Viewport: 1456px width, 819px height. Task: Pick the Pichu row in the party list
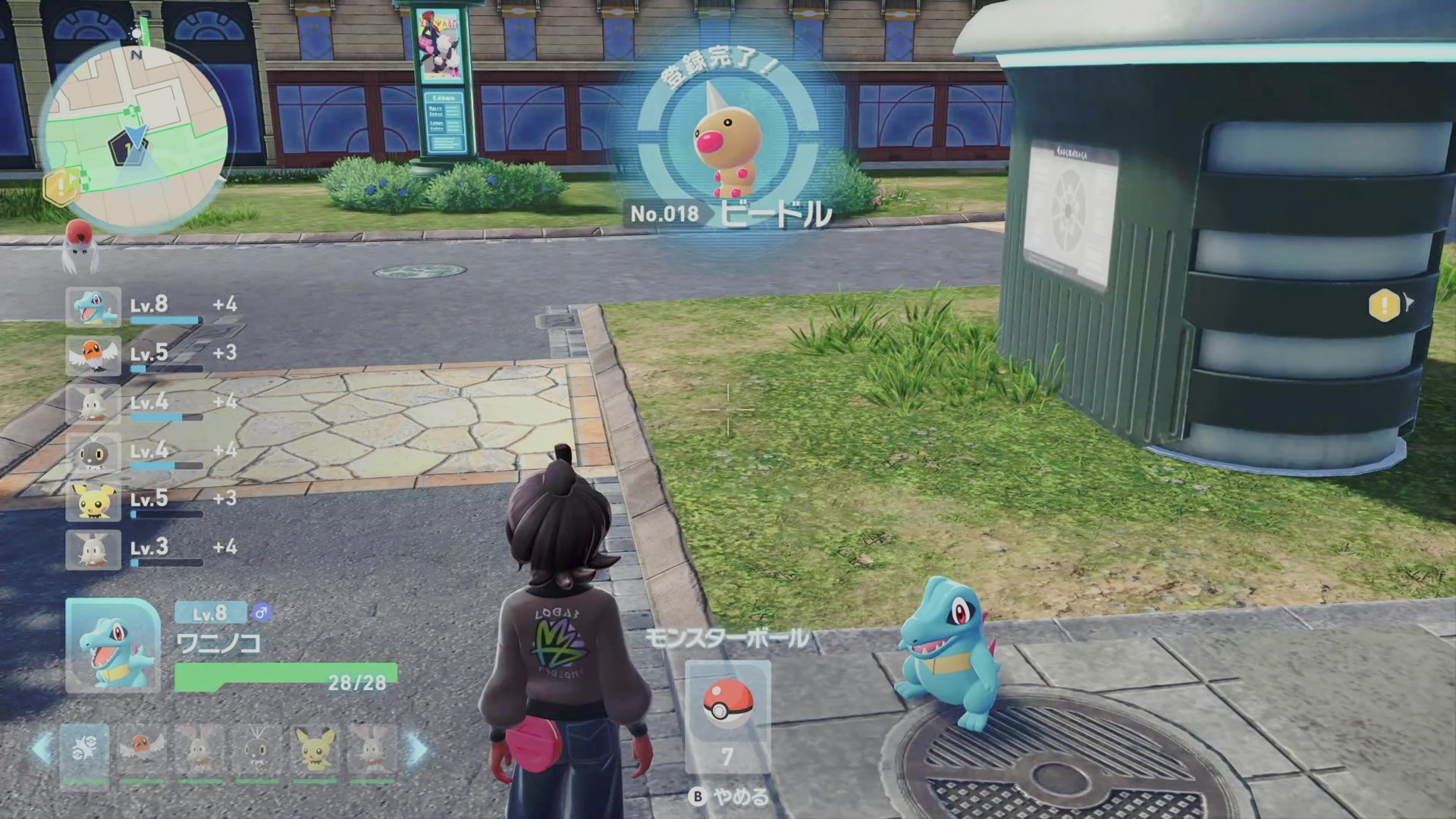(152, 500)
